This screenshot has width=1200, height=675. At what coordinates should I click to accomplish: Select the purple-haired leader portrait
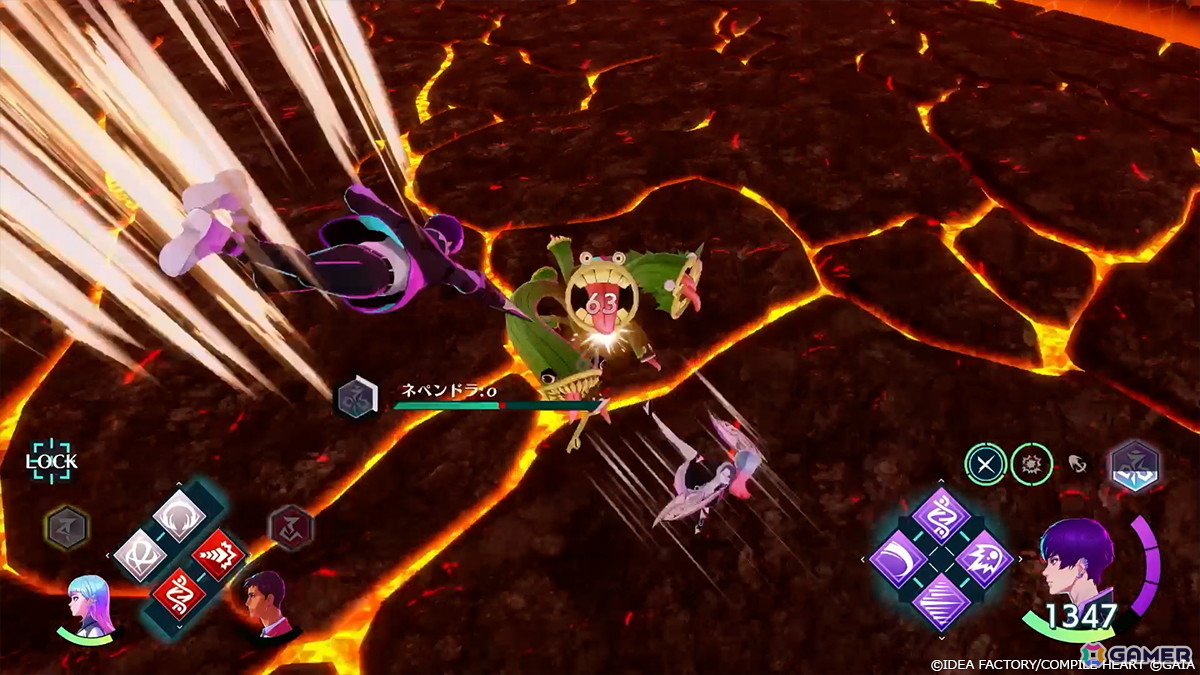1076,560
